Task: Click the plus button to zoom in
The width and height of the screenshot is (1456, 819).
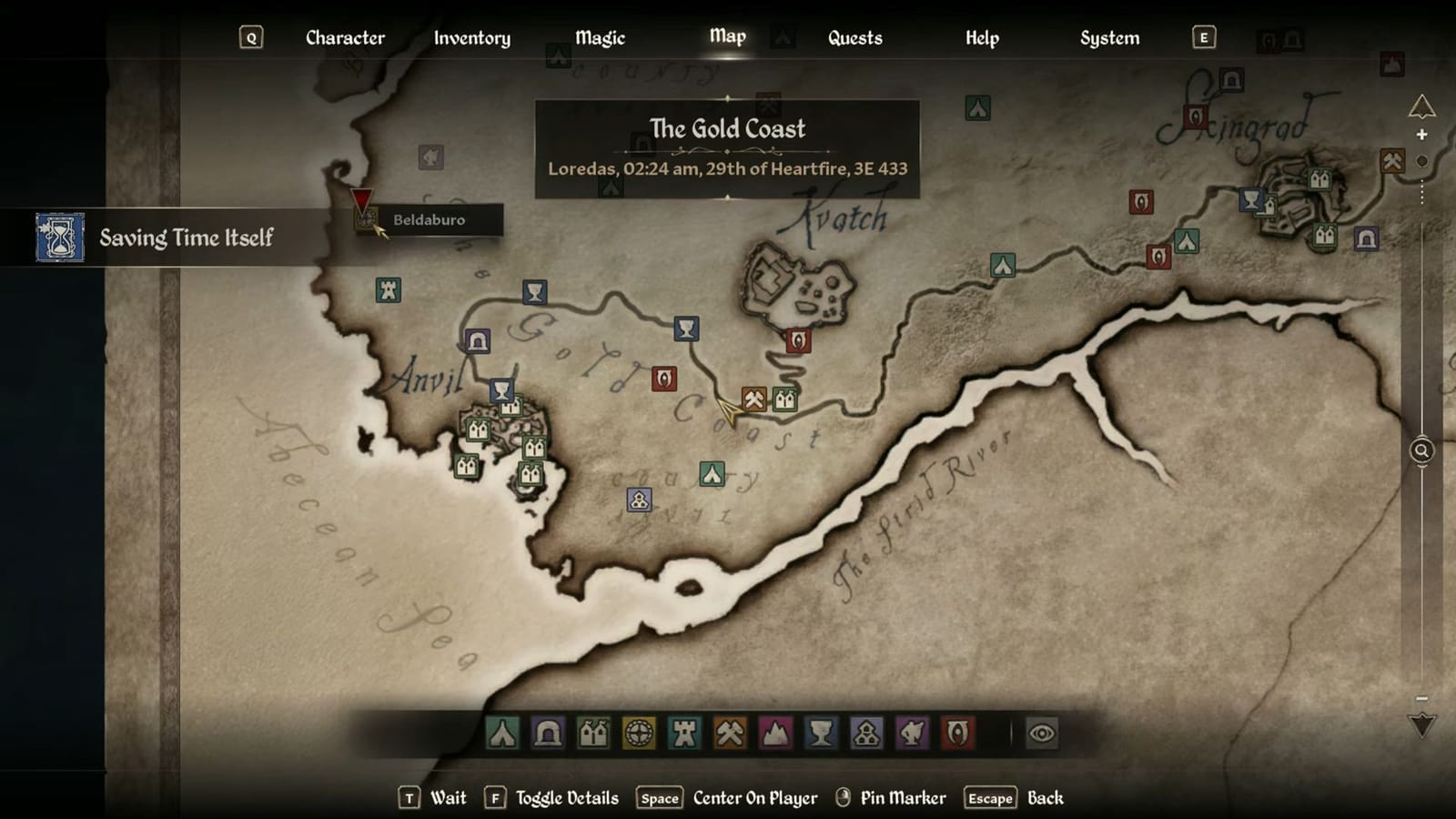Action: click(1421, 135)
